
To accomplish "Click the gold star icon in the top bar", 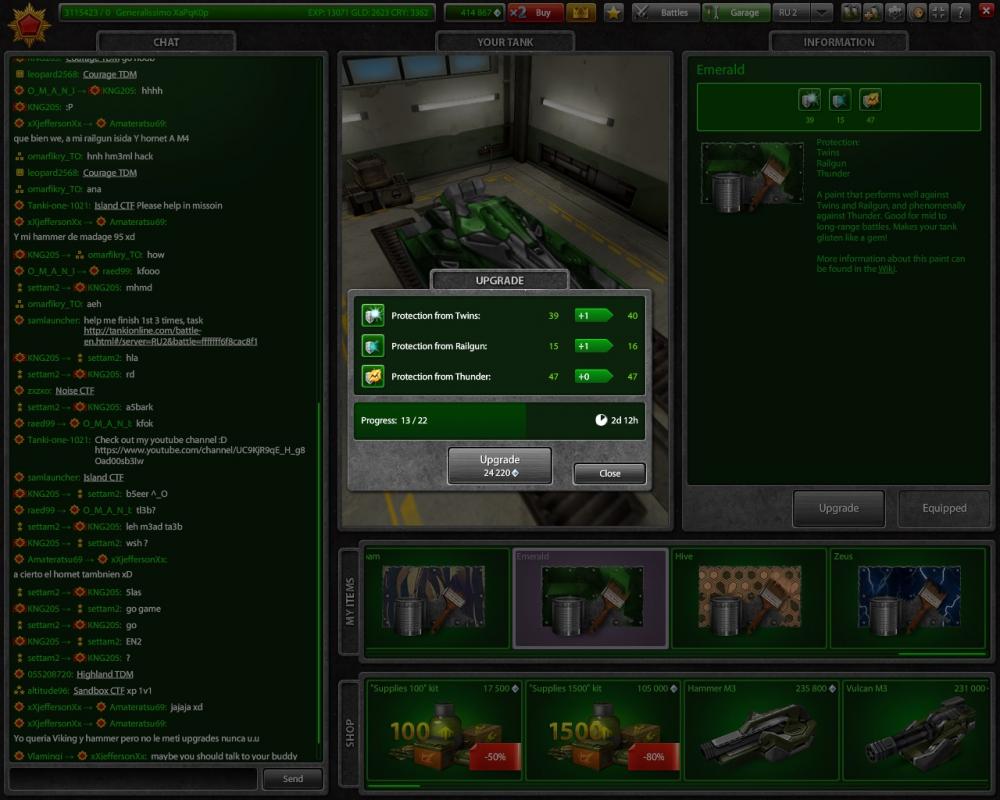I will [x=613, y=13].
